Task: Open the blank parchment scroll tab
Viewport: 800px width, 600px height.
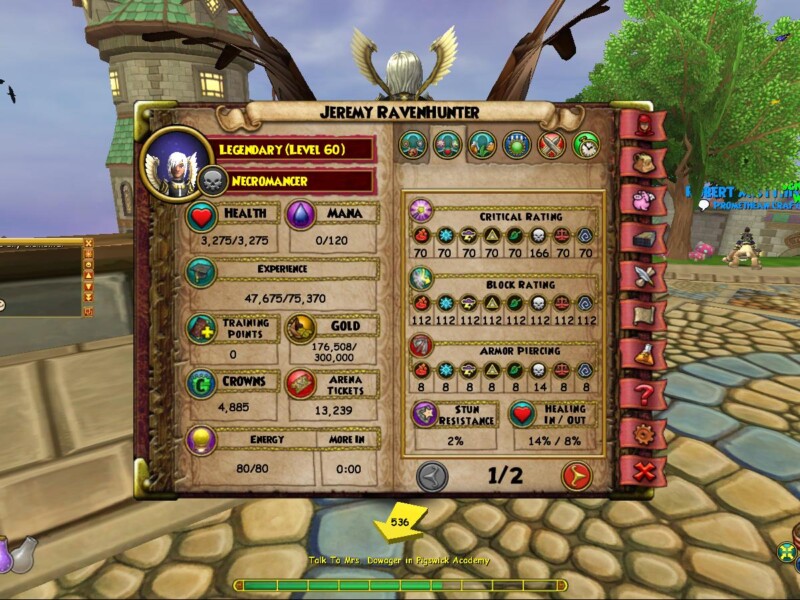Action: (640, 314)
